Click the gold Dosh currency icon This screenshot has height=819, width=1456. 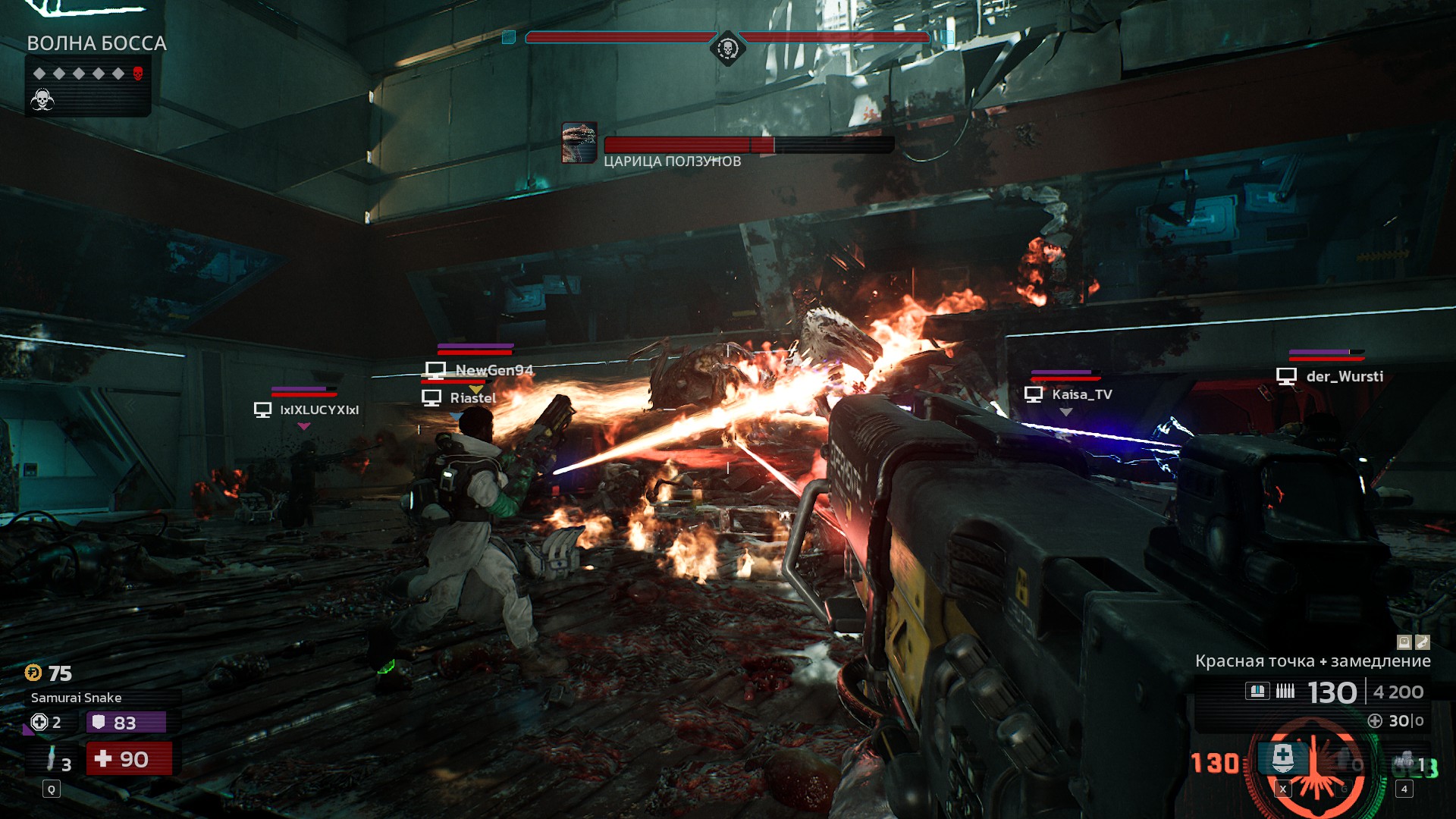click(x=33, y=673)
